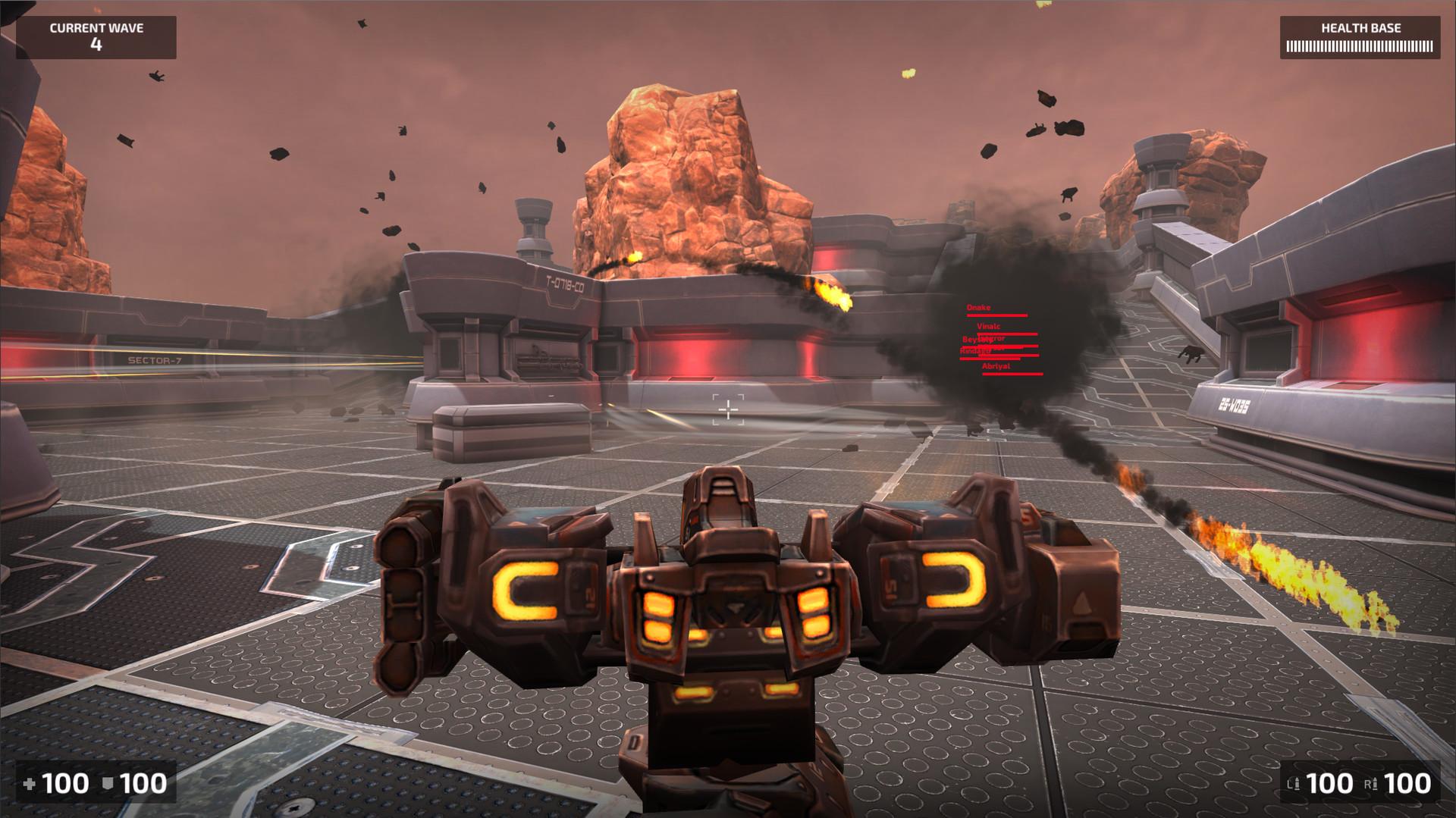1456x818 pixels.
Task: Select the right ammo bullet icon labeled R
Action: pyautogui.click(x=1375, y=782)
